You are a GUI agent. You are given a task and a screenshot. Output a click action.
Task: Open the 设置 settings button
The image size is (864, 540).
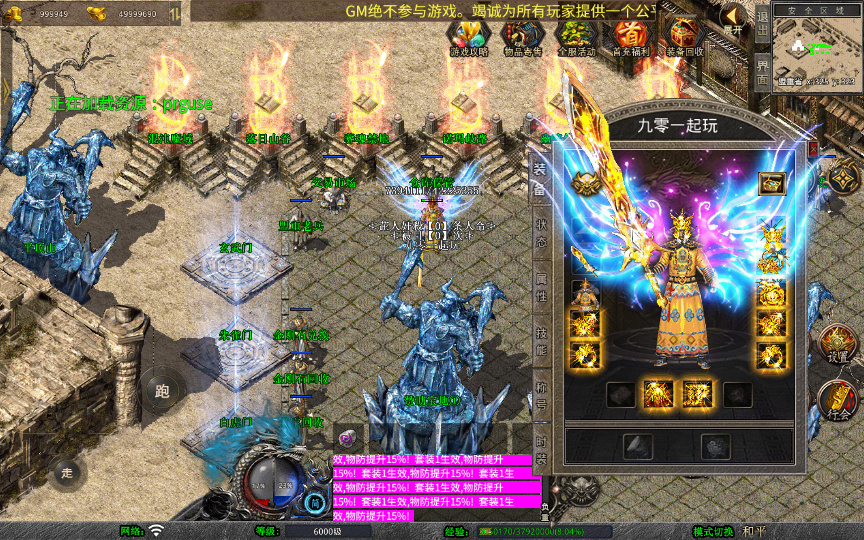point(838,344)
